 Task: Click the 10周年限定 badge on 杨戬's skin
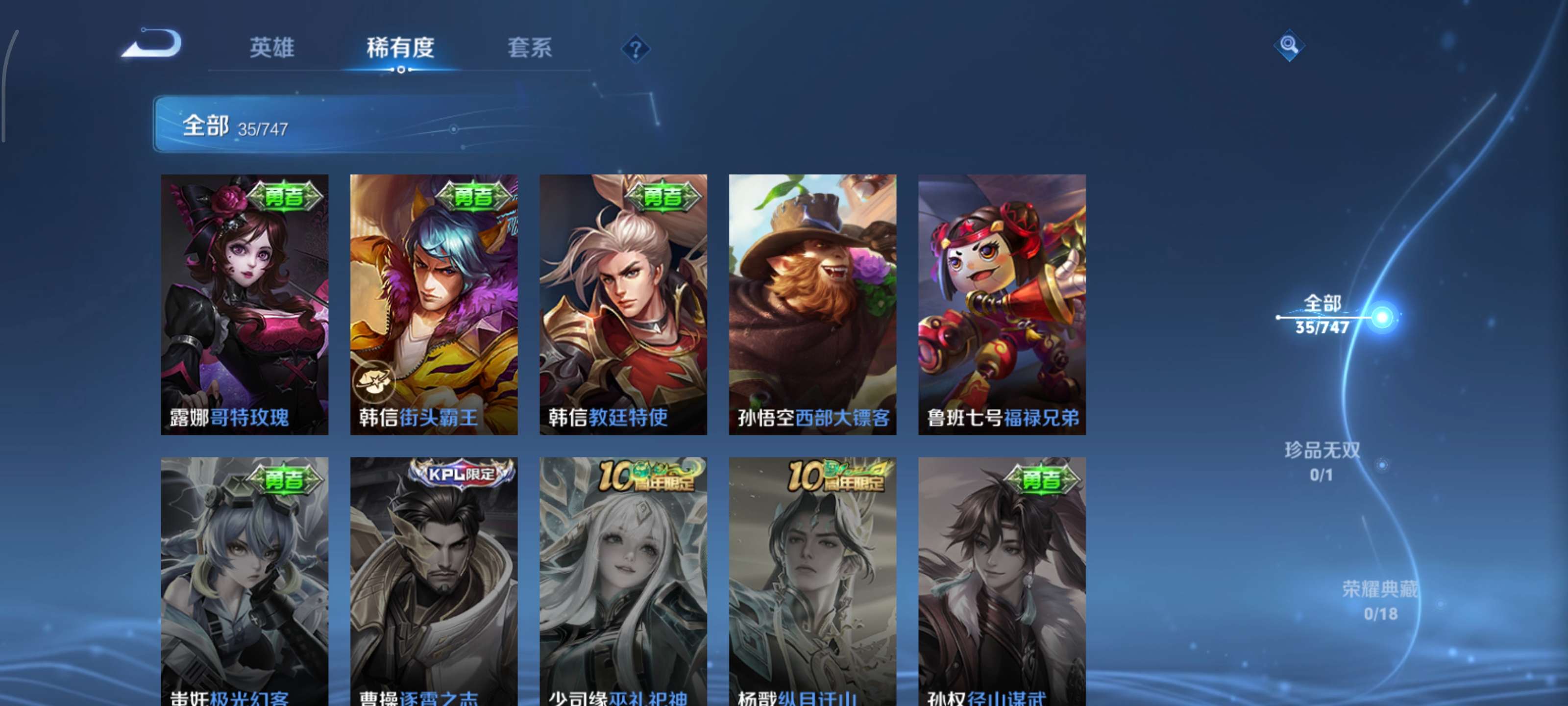coord(834,478)
